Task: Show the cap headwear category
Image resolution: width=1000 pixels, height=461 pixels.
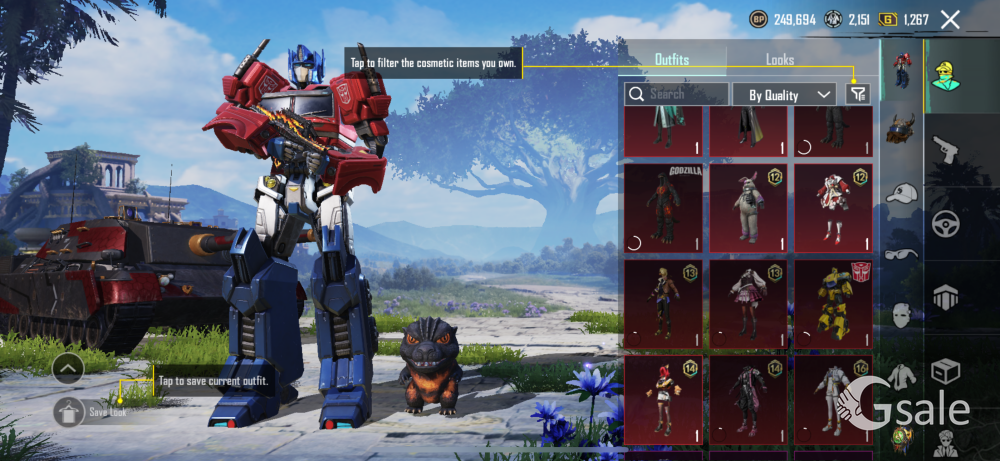Action: (902, 193)
